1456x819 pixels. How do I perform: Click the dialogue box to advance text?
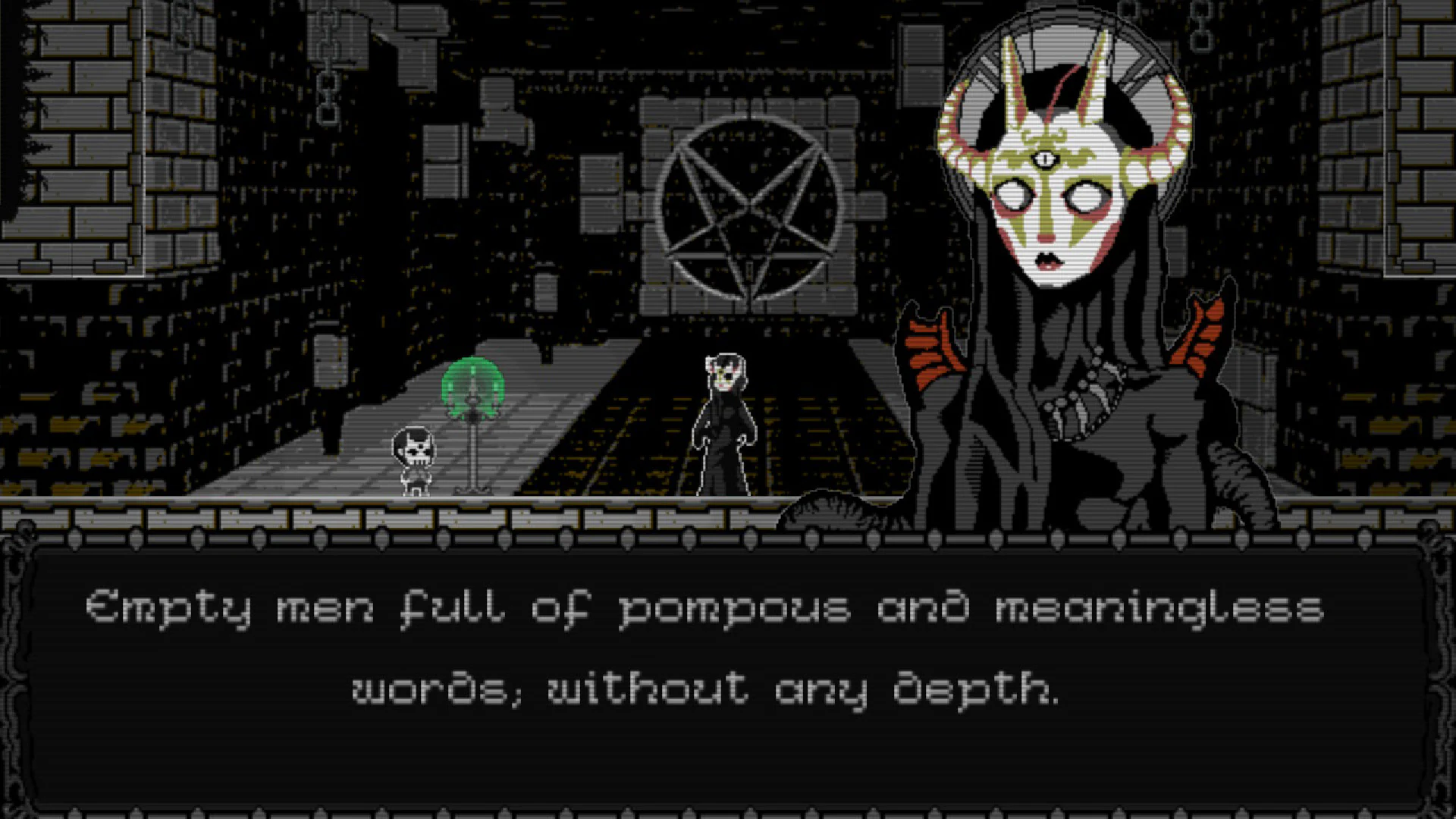tap(728, 751)
